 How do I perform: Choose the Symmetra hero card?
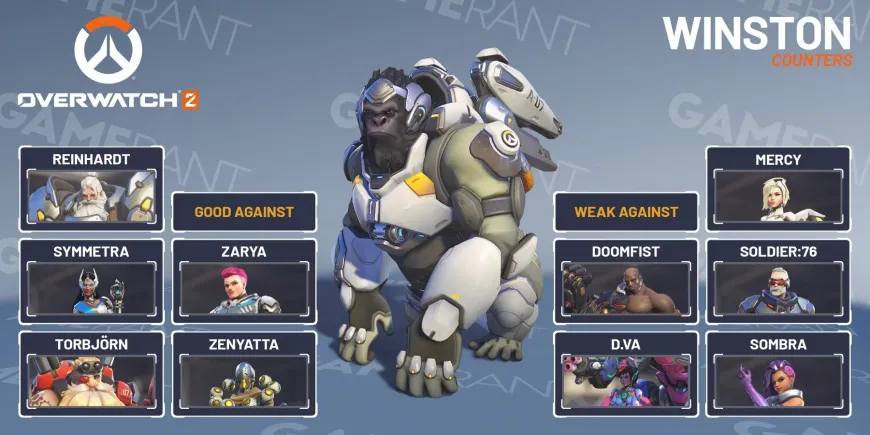click(x=91, y=281)
